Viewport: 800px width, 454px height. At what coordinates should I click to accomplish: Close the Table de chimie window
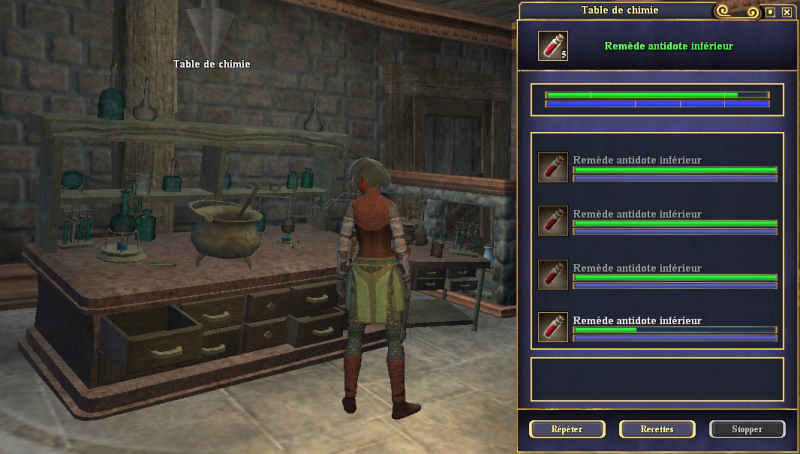point(786,11)
